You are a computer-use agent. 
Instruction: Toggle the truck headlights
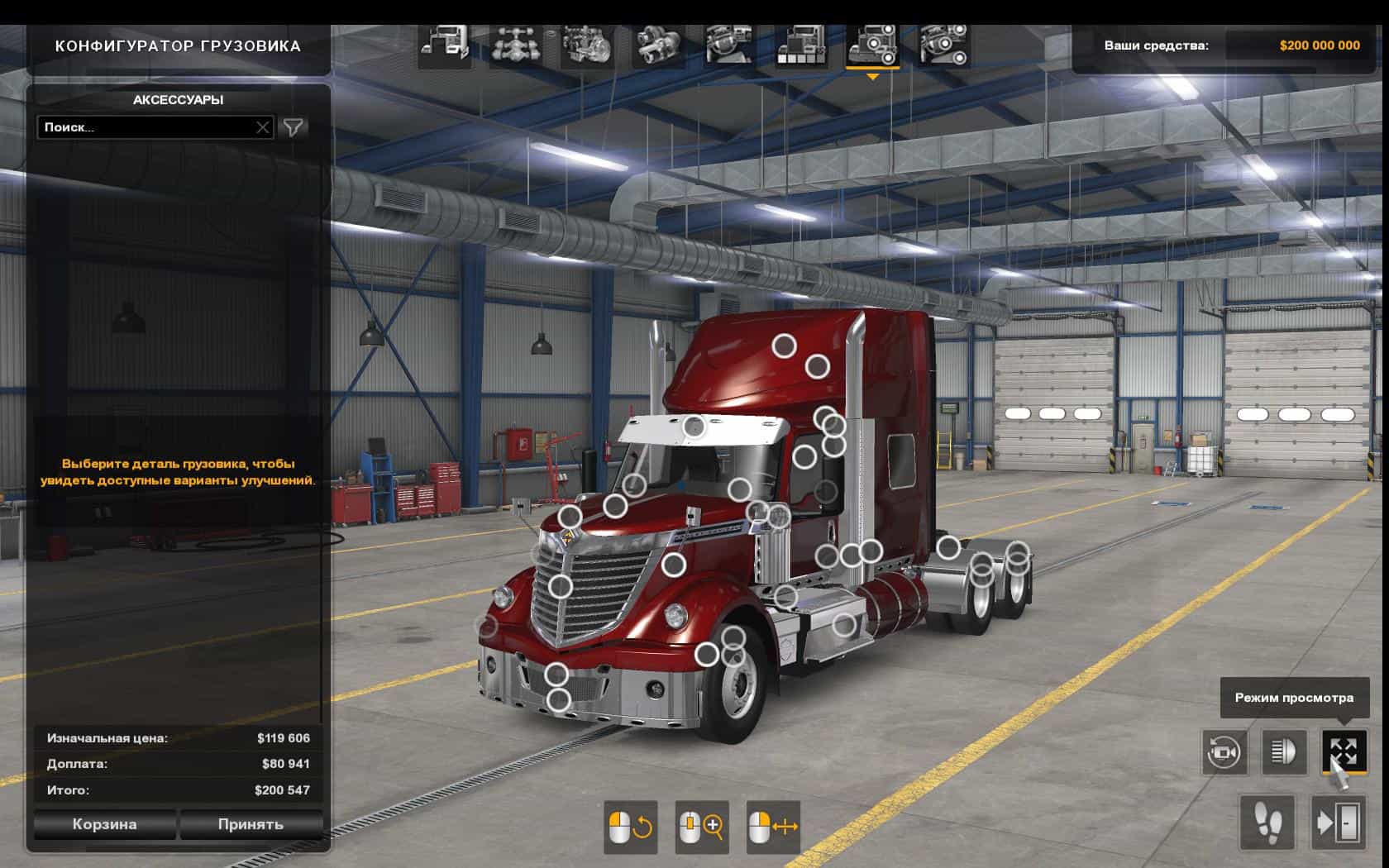pyautogui.click(x=1284, y=752)
